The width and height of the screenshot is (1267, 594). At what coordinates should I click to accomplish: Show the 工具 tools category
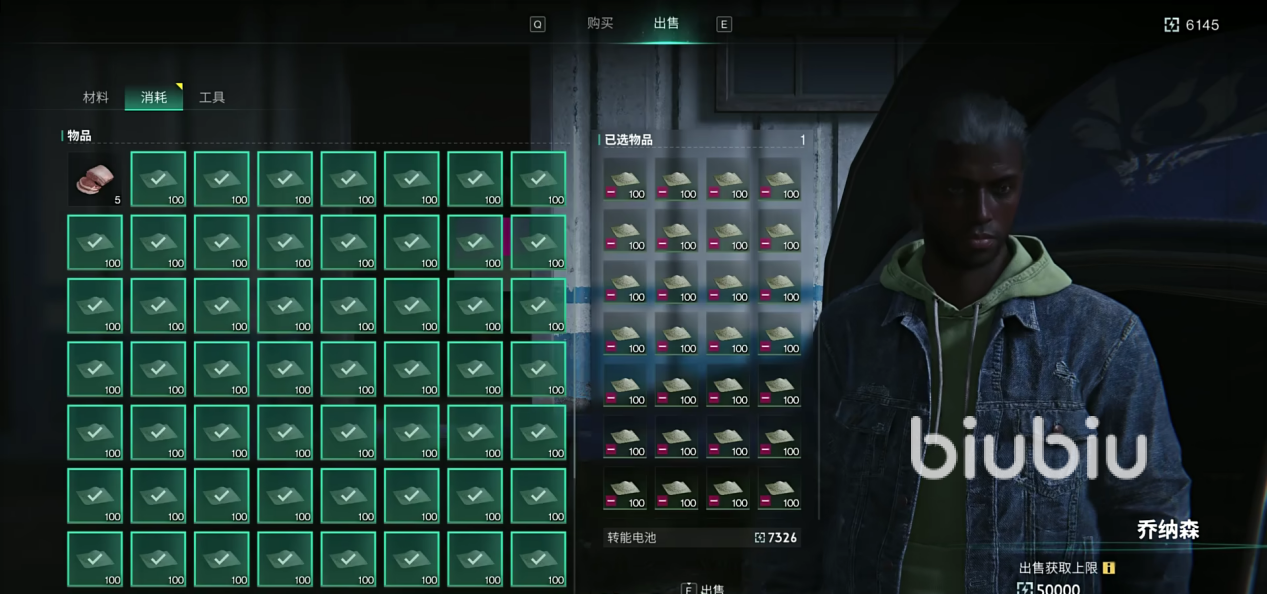click(212, 97)
